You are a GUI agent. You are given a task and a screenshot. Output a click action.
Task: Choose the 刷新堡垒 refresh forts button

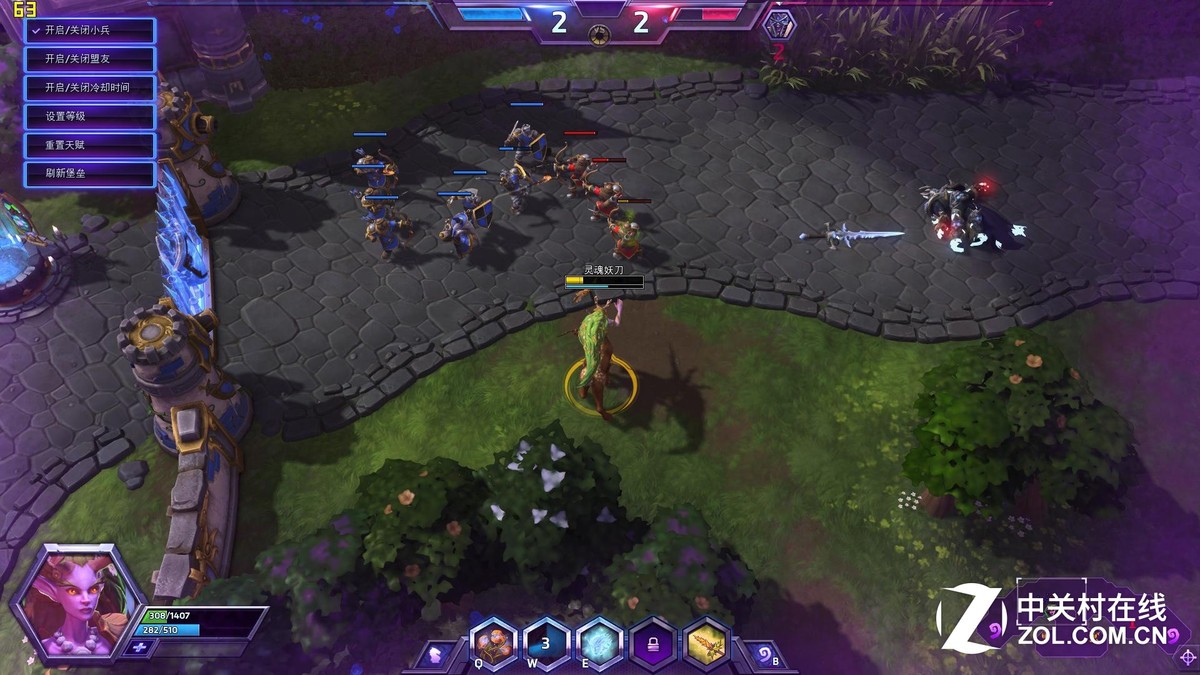[90, 175]
